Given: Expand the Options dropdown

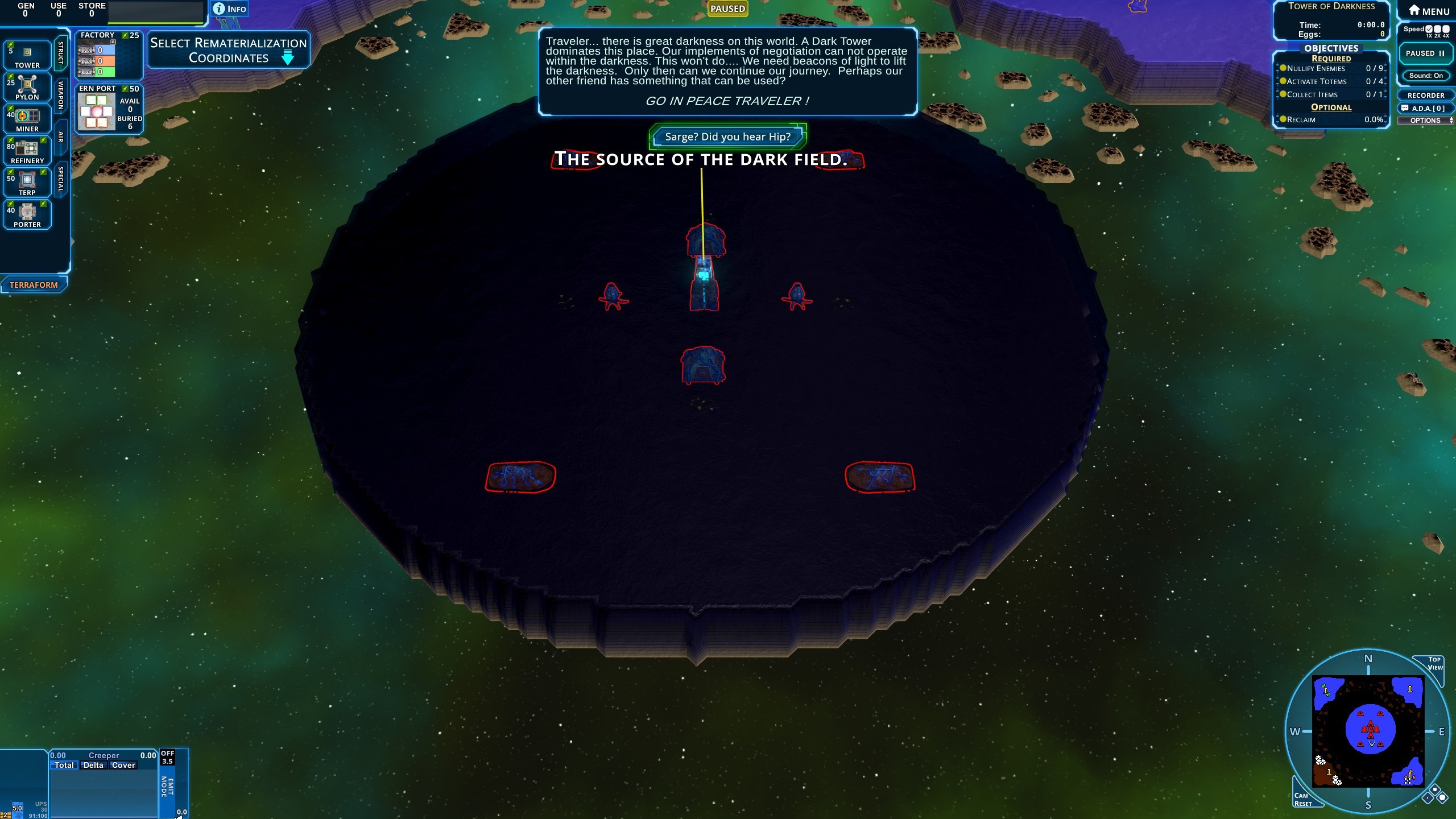Looking at the screenshot, I should tap(1425, 121).
